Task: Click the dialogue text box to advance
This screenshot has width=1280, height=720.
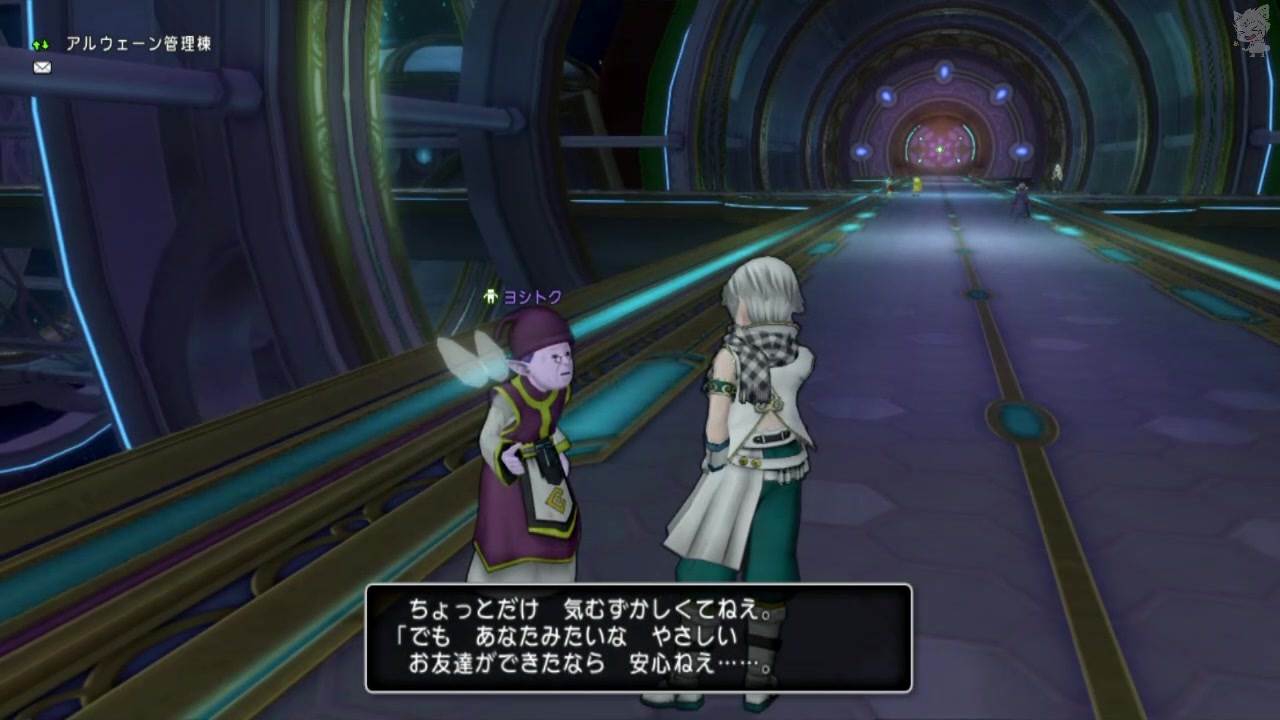Action: 640,640
